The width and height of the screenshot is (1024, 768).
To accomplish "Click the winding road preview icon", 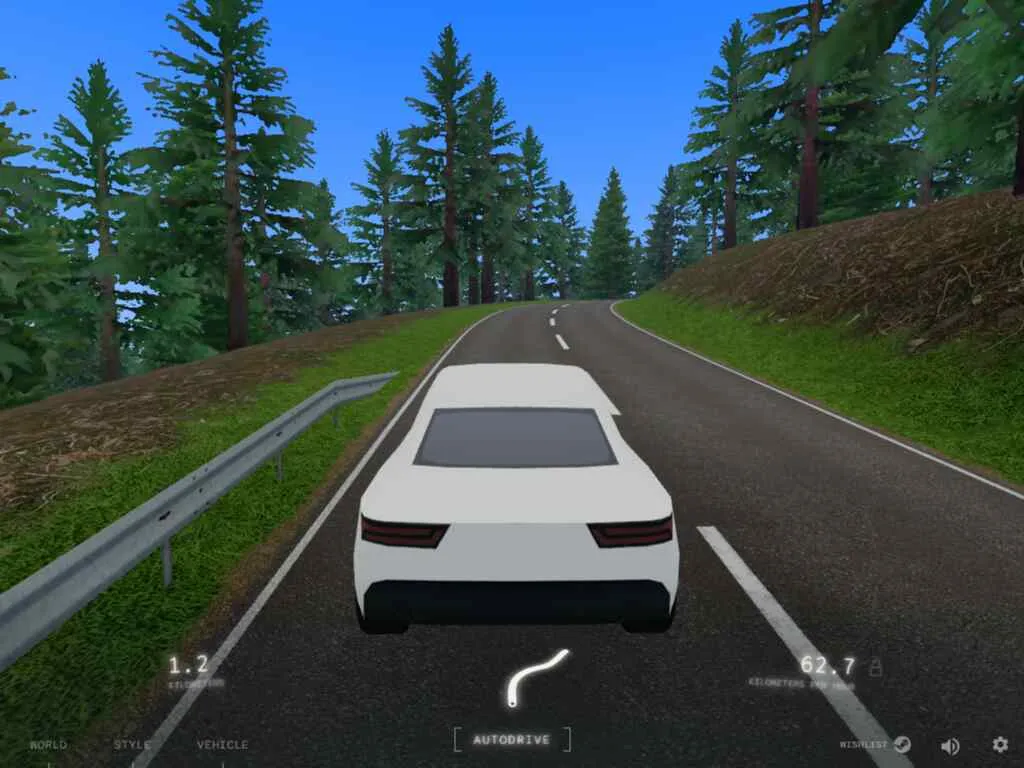I will (536, 676).
